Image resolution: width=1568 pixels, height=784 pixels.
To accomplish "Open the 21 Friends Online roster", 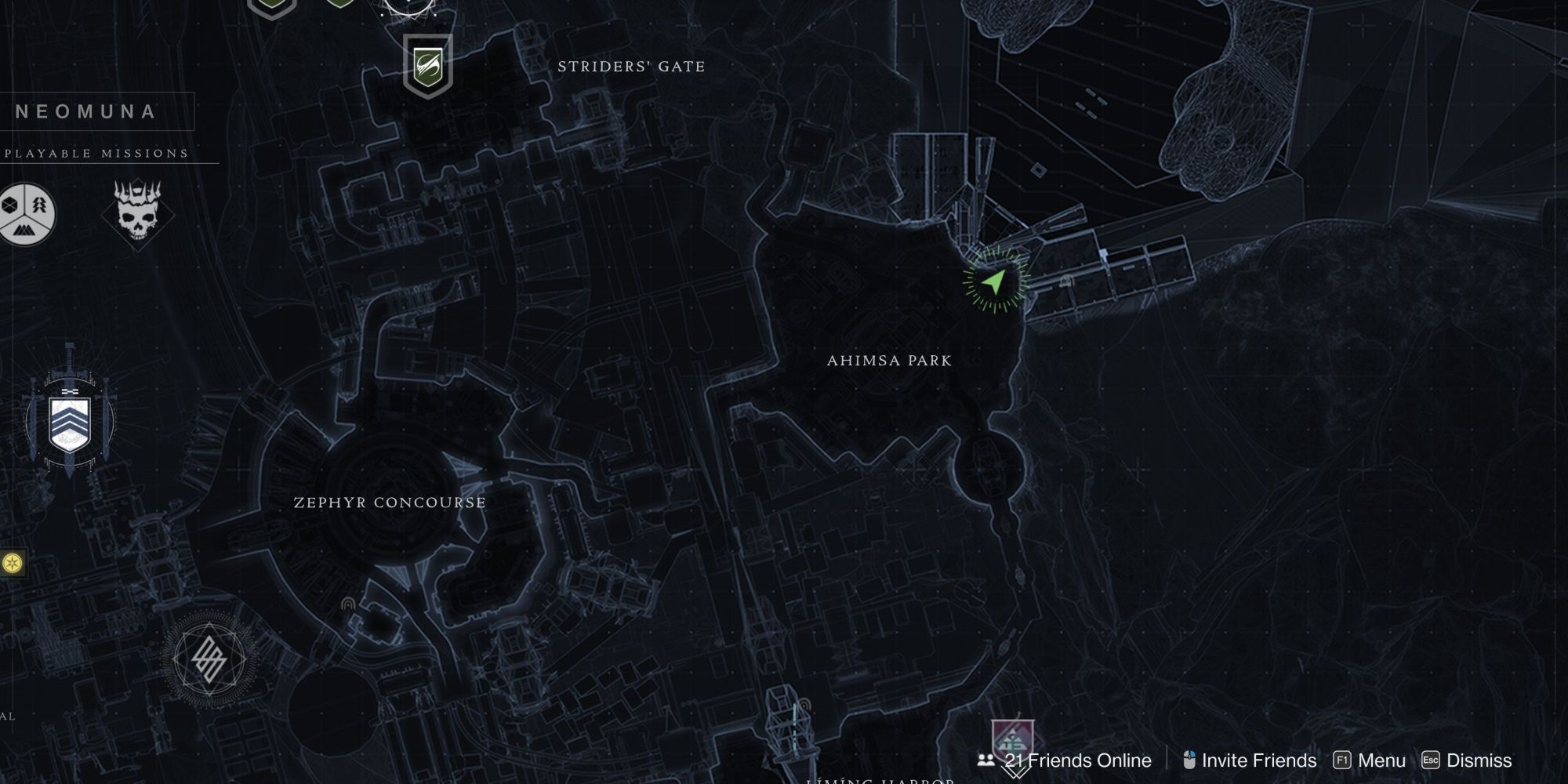I will 1065,760.
